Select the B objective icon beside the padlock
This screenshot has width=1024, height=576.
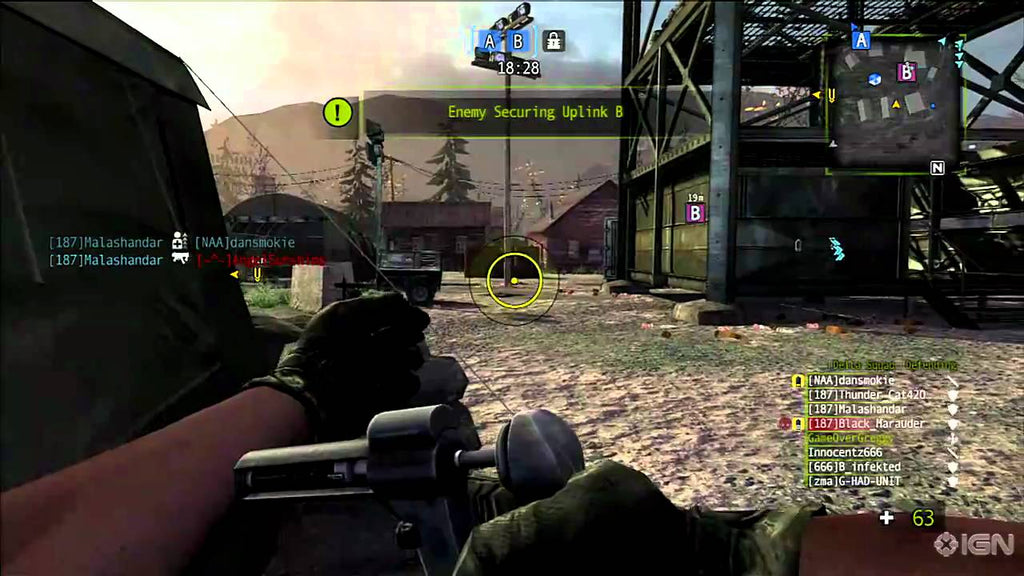pyautogui.click(x=518, y=41)
